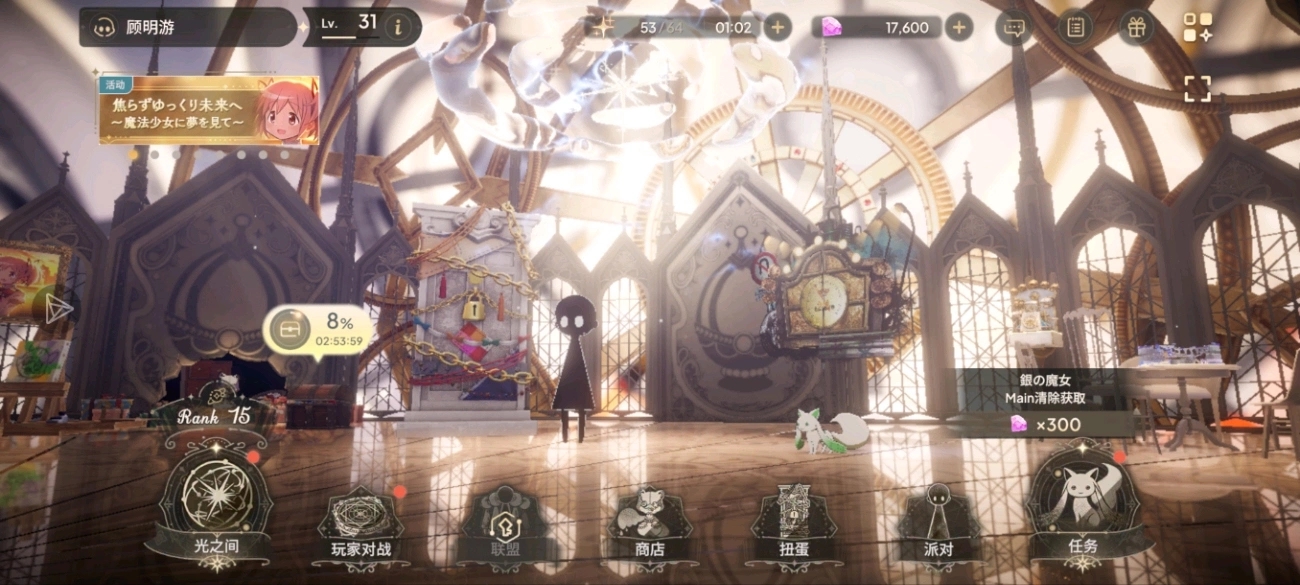Open the clipboard notes icon
The height and width of the screenshot is (585, 1300).
[x=1075, y=27]
